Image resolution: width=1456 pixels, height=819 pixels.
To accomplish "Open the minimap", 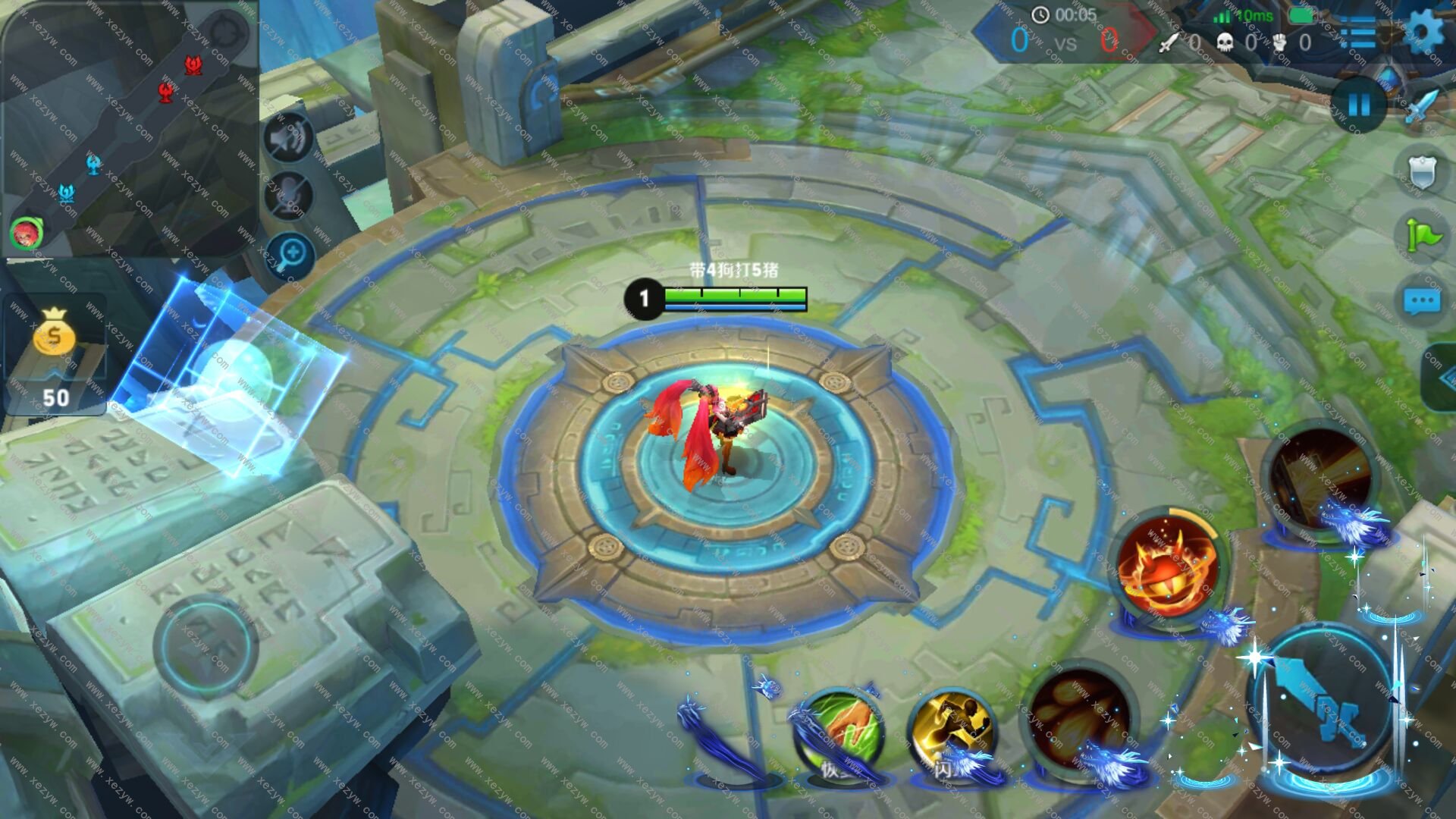I will coord(129,129).
